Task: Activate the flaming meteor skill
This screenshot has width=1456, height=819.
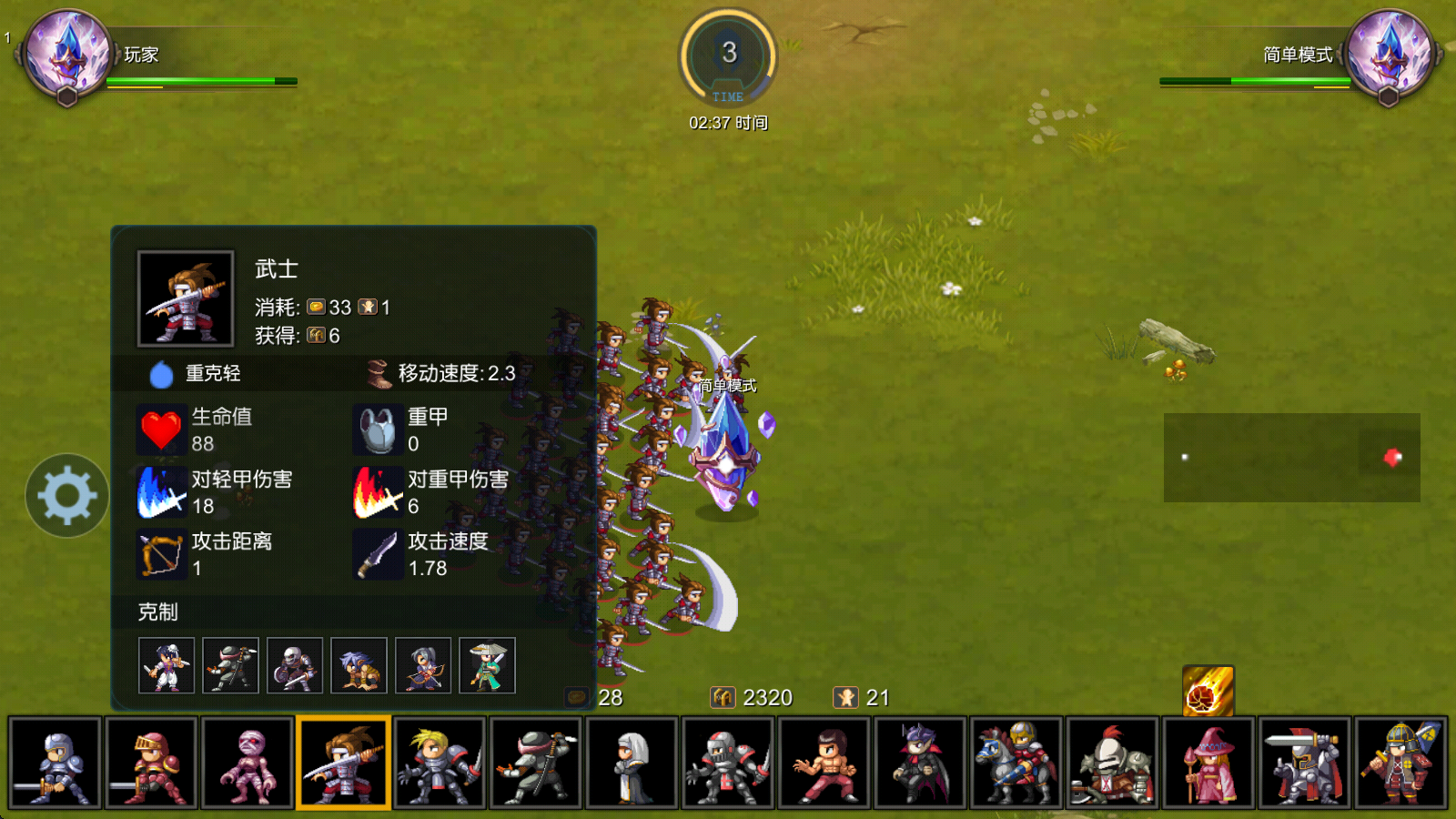Action: 1208,691
